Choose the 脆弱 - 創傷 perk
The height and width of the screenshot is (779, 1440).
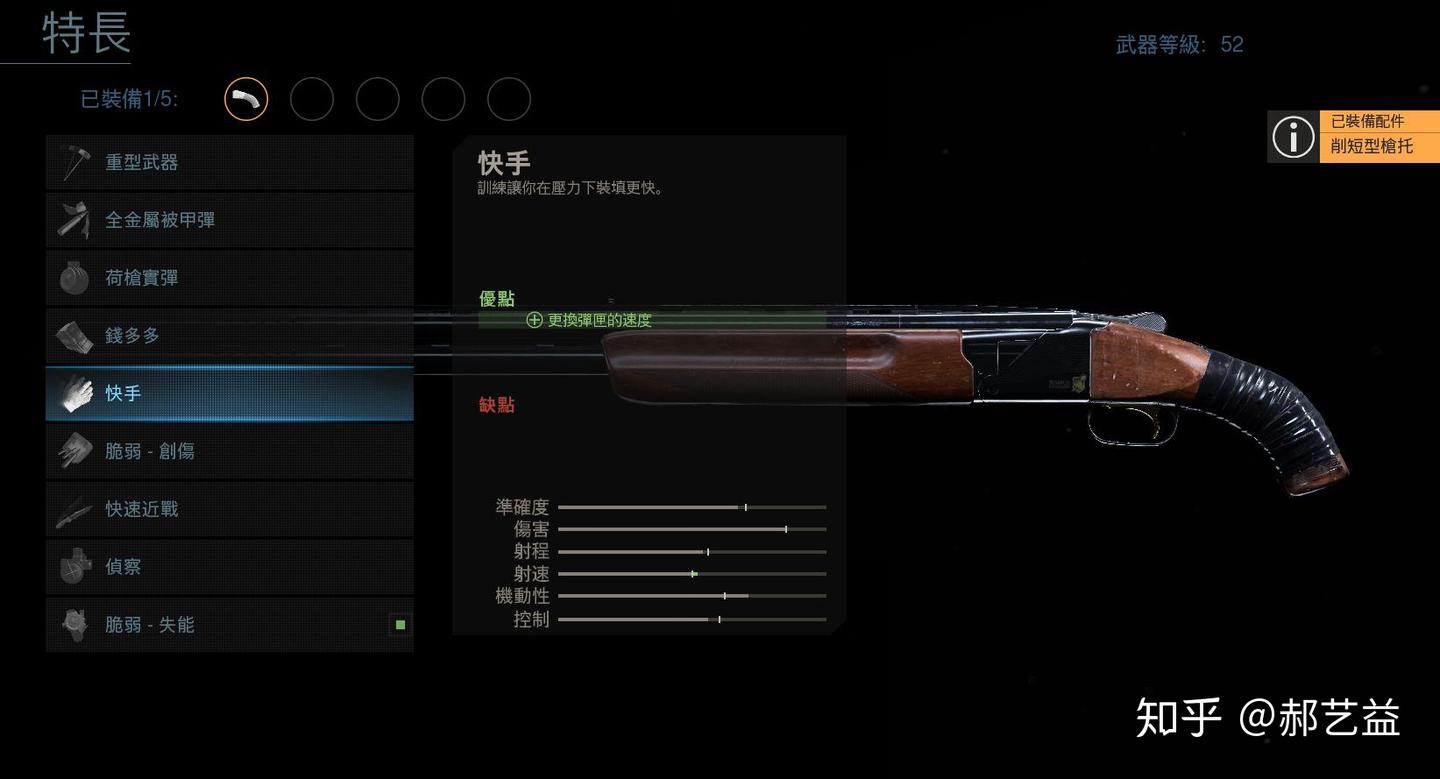(x=229, y=451)
